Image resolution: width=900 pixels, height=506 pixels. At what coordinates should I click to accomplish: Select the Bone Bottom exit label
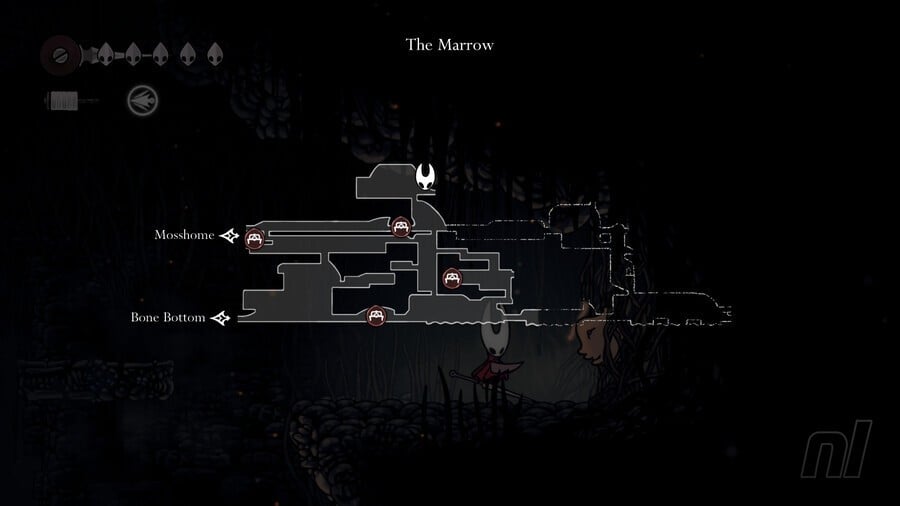coord(168,318)
